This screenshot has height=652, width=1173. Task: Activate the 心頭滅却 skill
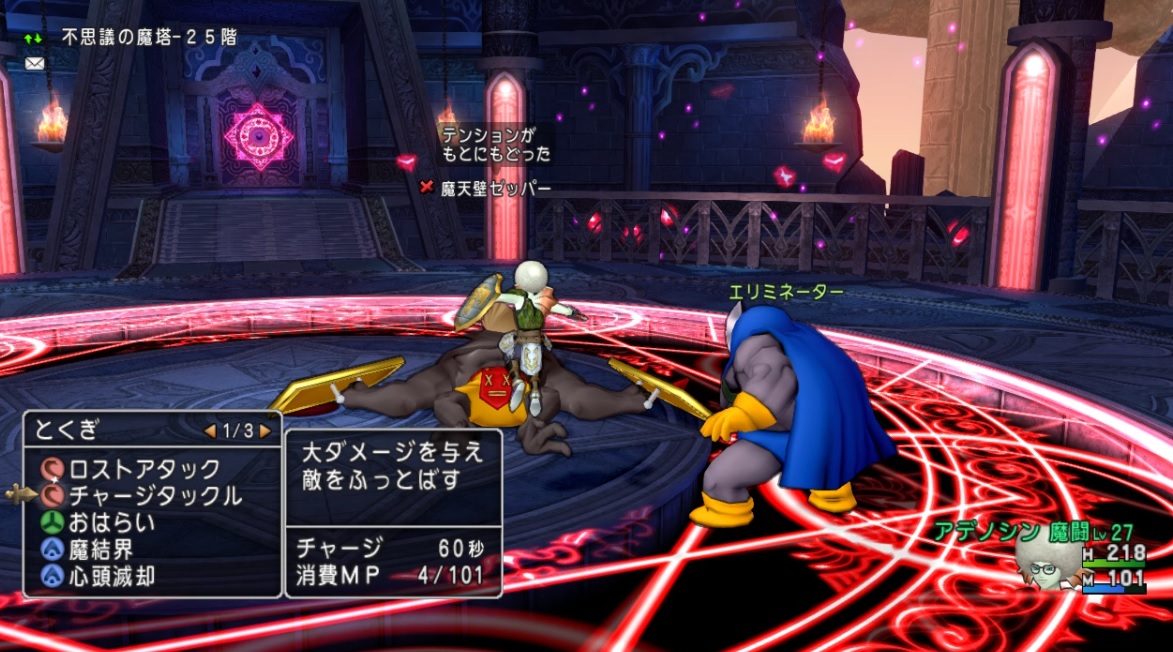(x=111, y=576)
